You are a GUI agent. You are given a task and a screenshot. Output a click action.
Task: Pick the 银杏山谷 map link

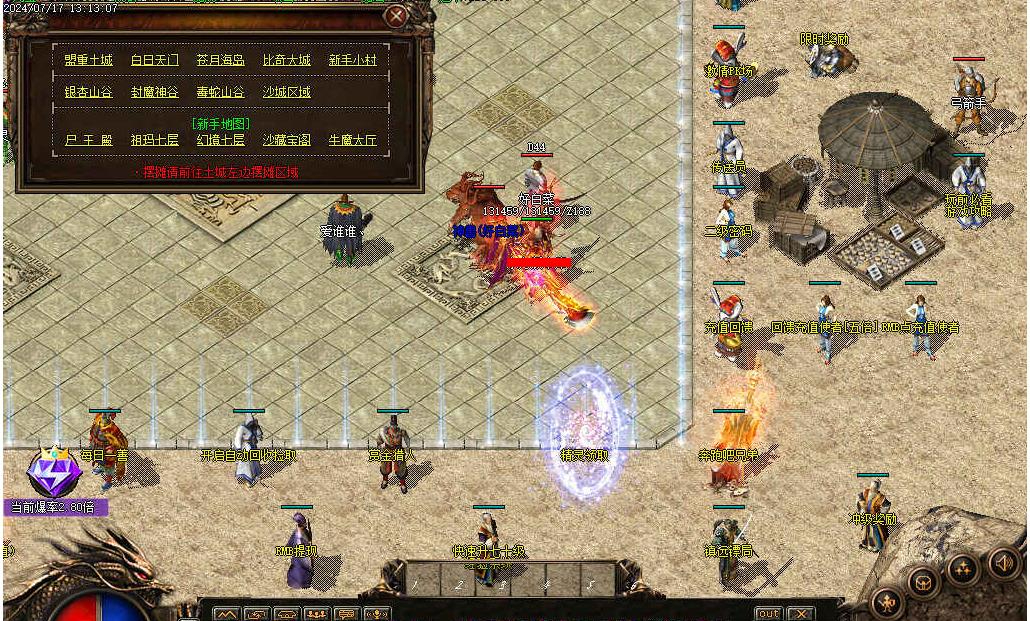pos(89,92)
